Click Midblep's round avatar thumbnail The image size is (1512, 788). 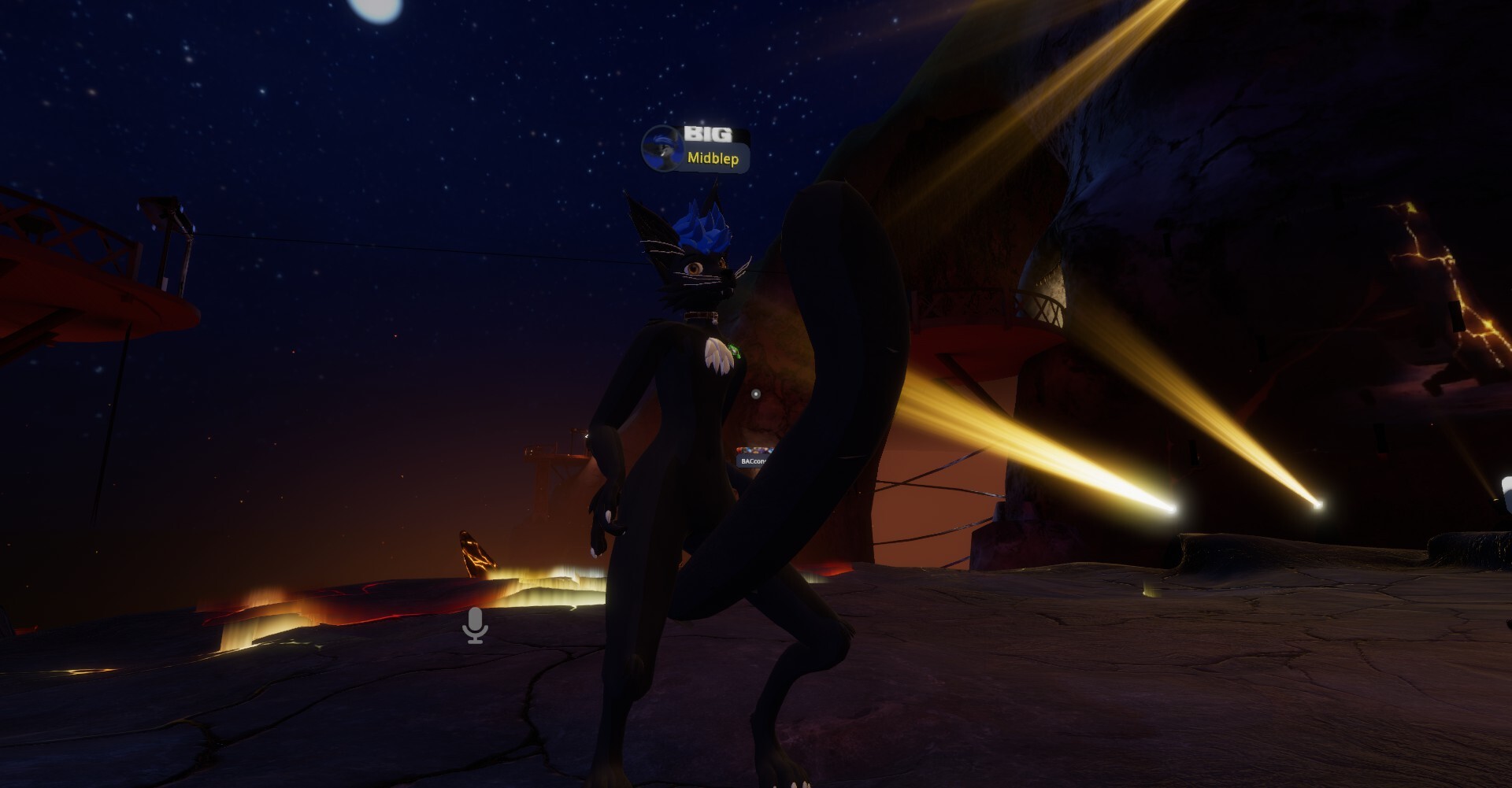pos(661,149)
